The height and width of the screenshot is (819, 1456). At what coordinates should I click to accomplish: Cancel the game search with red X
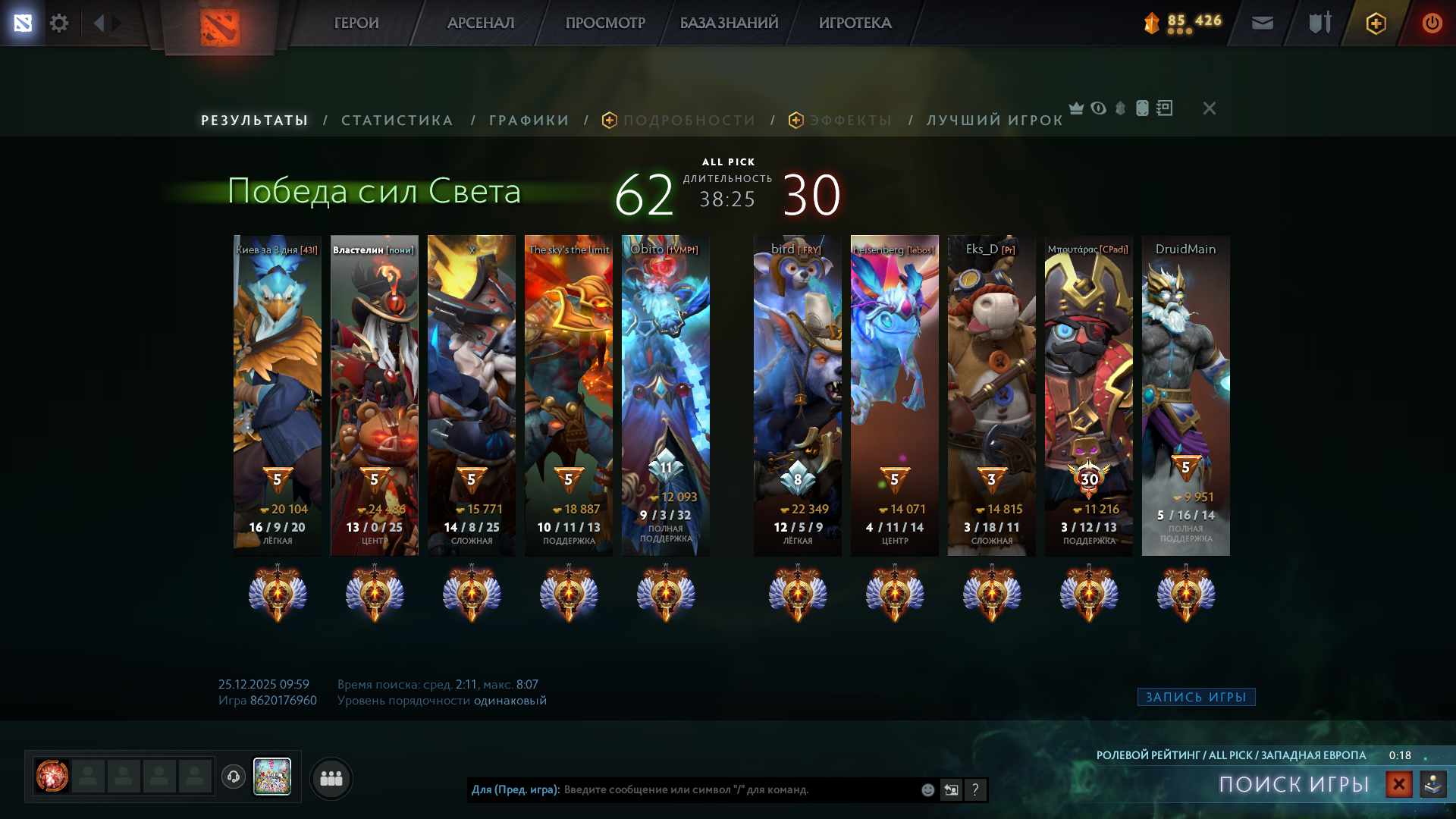coord(1399,784)
